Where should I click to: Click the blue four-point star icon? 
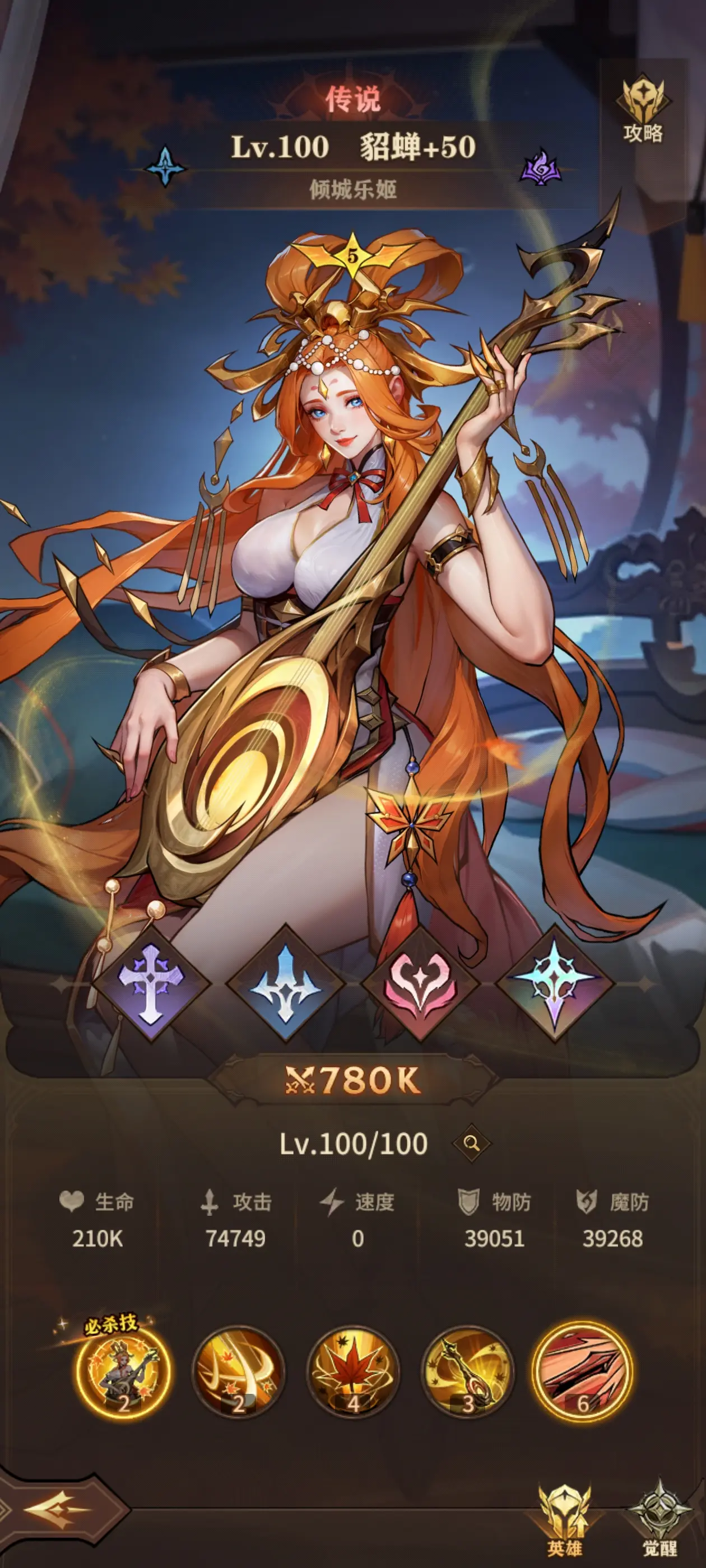pos(165,166)
